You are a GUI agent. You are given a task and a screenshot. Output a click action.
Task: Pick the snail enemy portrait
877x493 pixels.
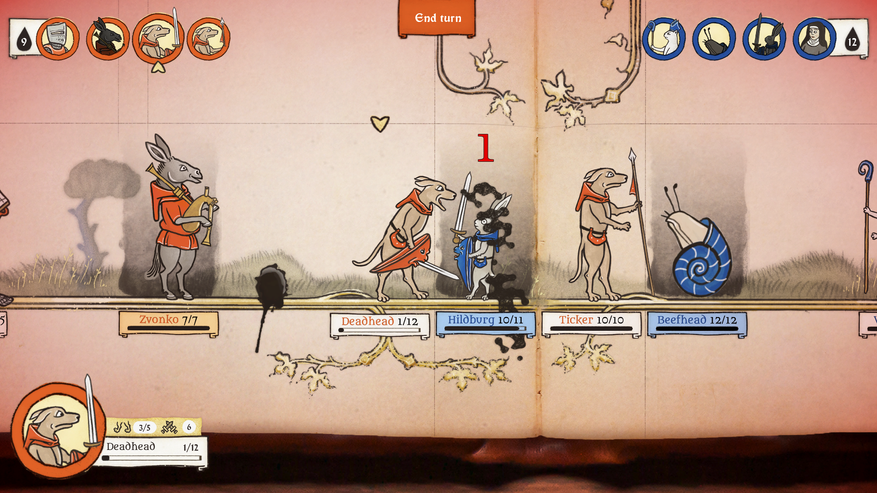(x=713, y=39)
